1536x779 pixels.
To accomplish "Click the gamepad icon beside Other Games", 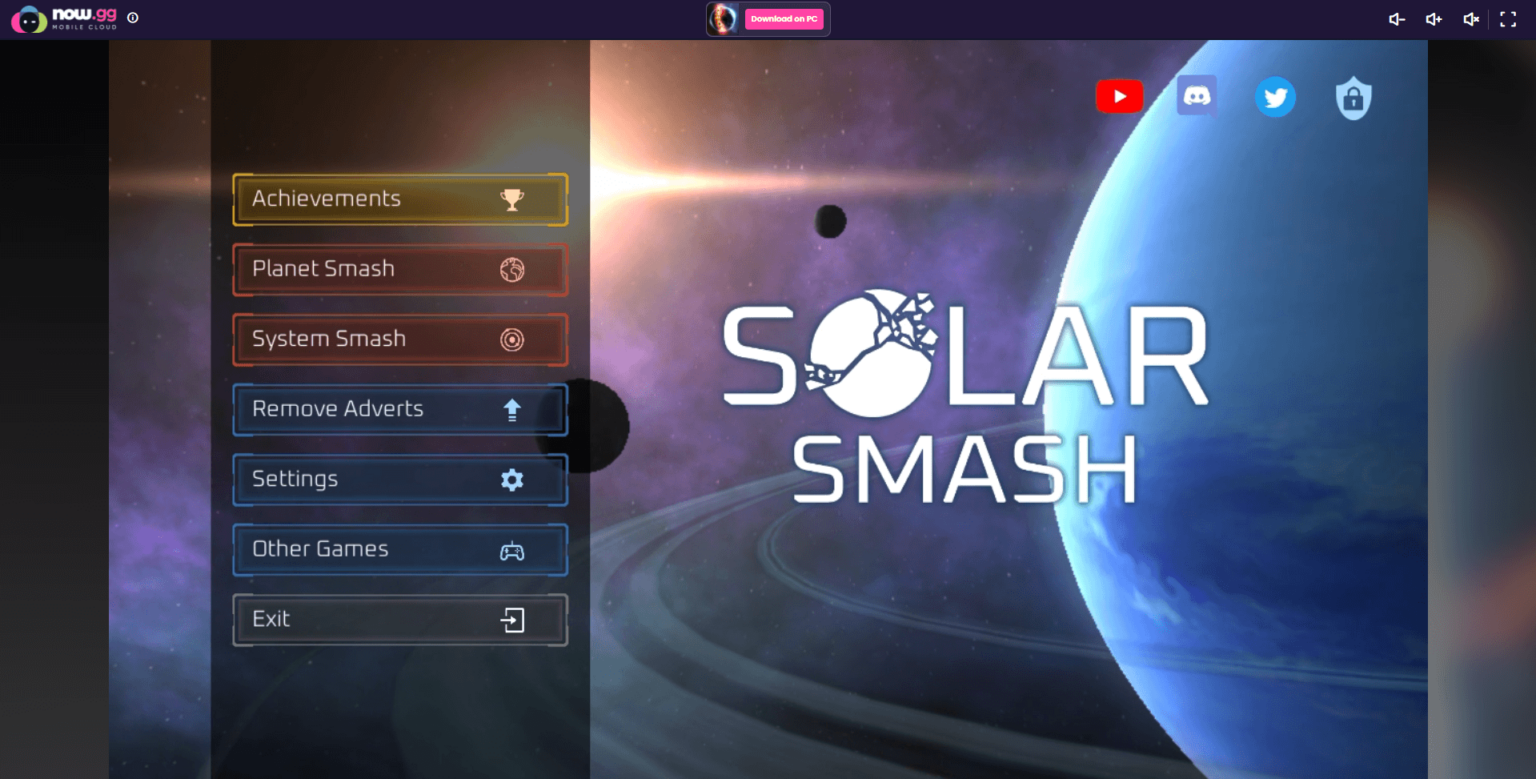I will click(512, 549).
